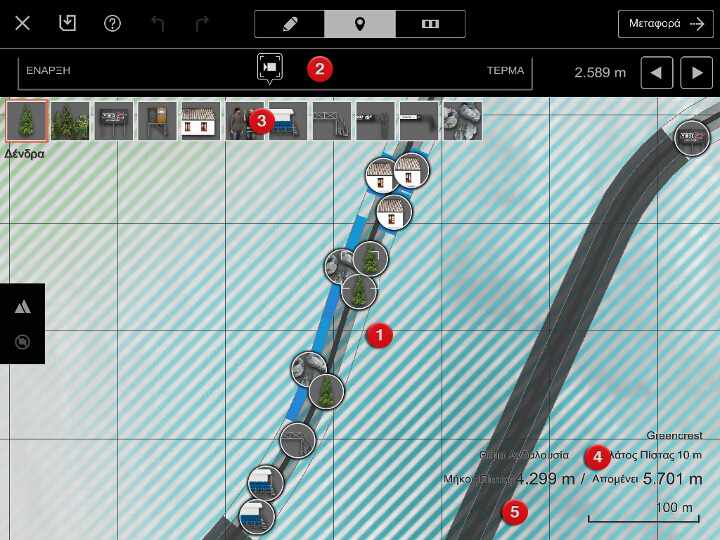The image size is (720, 540).
Task: Step forward with the right arrow button
Action: 696,72
